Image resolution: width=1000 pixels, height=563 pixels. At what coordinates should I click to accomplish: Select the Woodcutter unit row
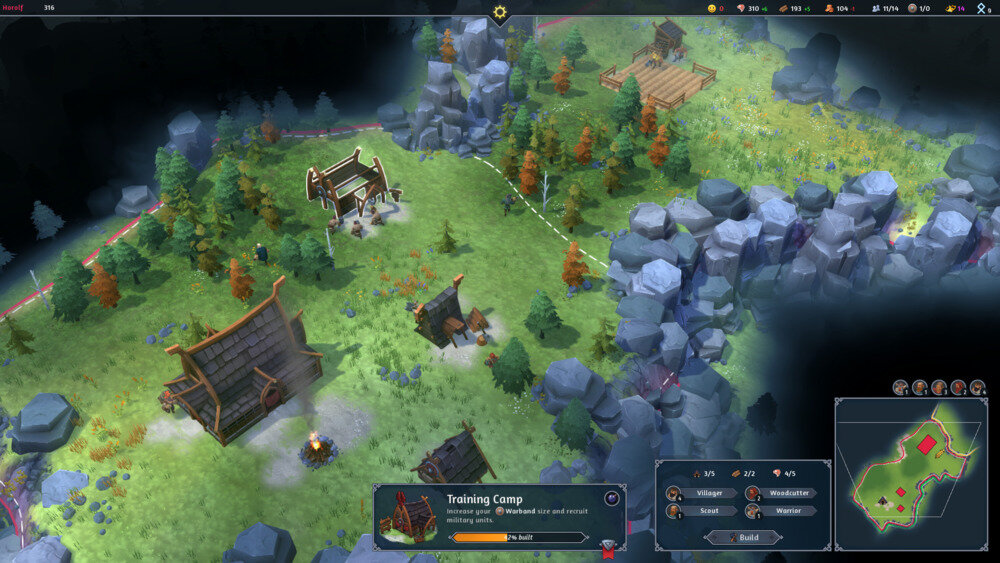tap(782, 493)
